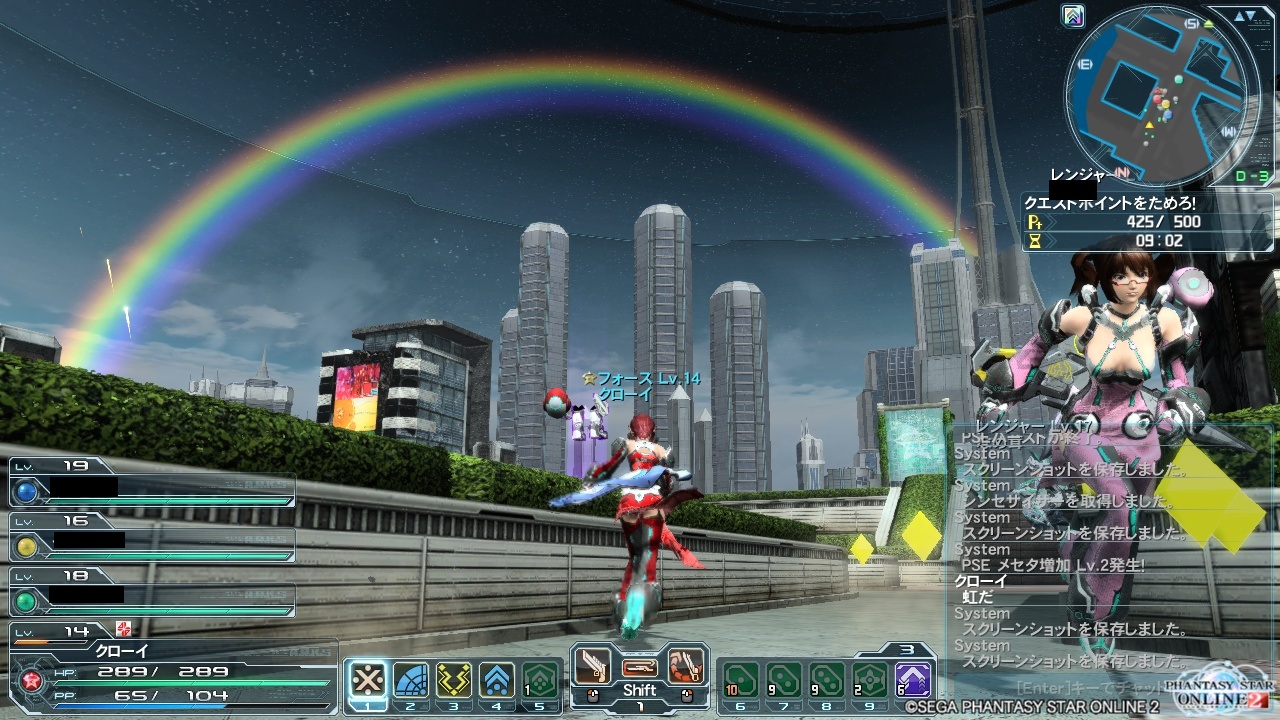The height and width of the screenshot is (720, 1280).
Task: Activate the purple arrow item with count 6
Action: tap(912, 680)
